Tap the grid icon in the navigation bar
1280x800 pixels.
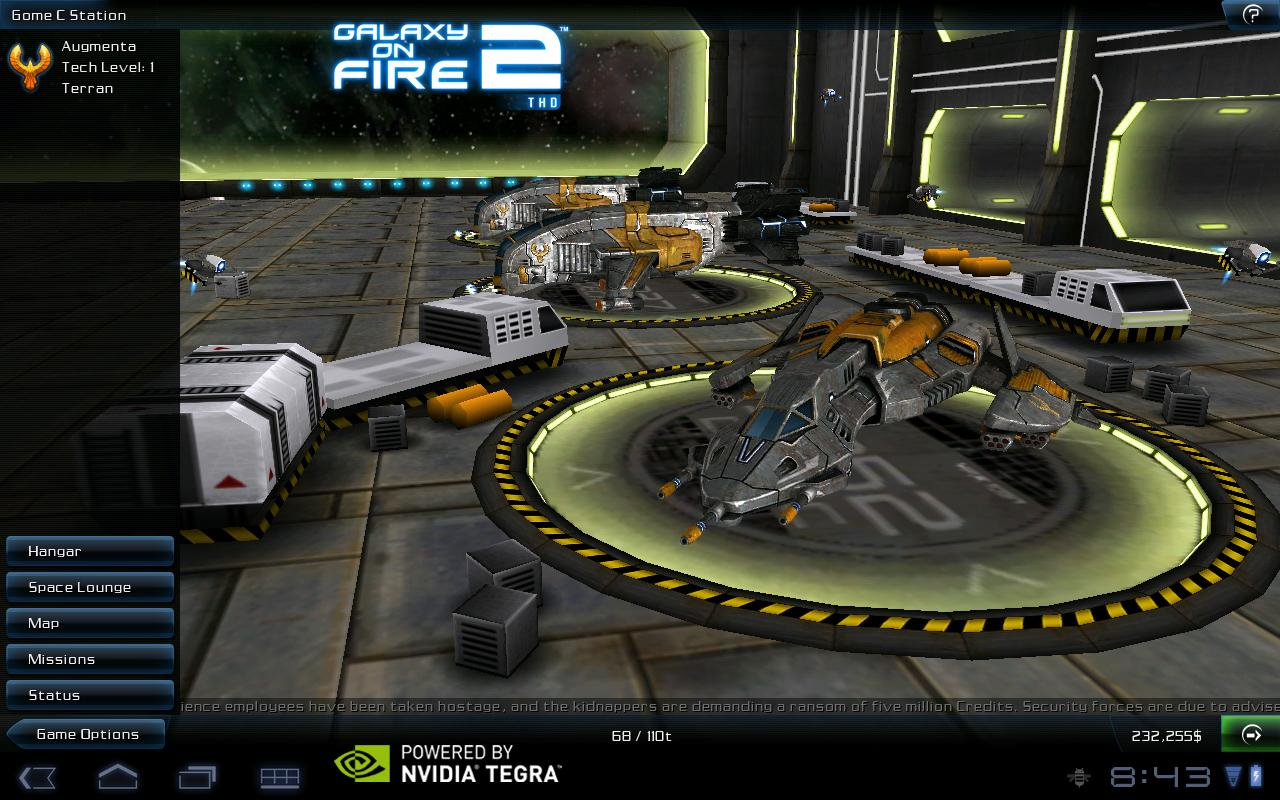[280, 777]
